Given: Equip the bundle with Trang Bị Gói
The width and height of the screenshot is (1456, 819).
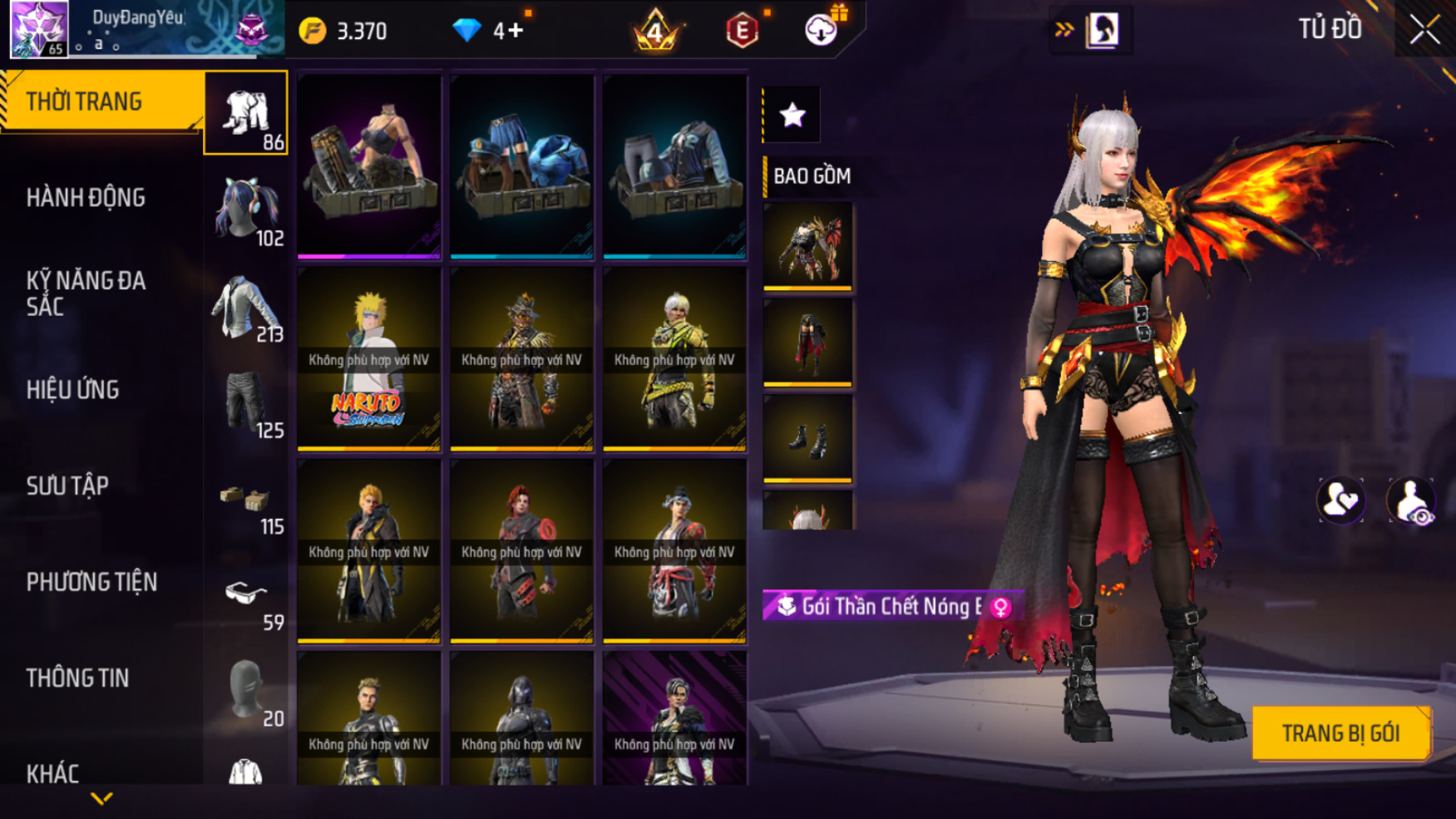Looking at the screenshot, I should (x=1340, y=733).
